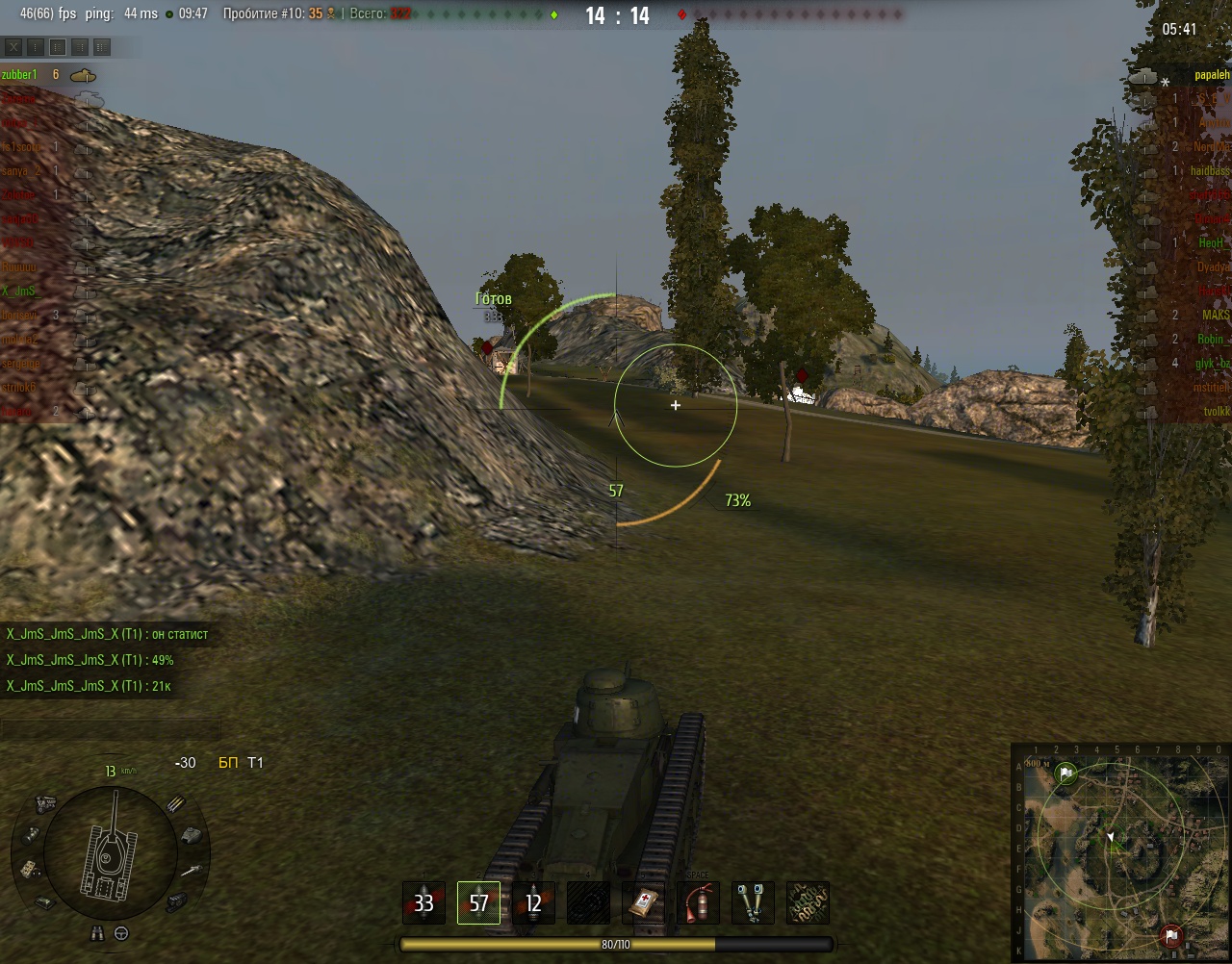Screen dimensions: 1232x964
Task: Click the turret module status icon
Action: click(x=192, y=833)
